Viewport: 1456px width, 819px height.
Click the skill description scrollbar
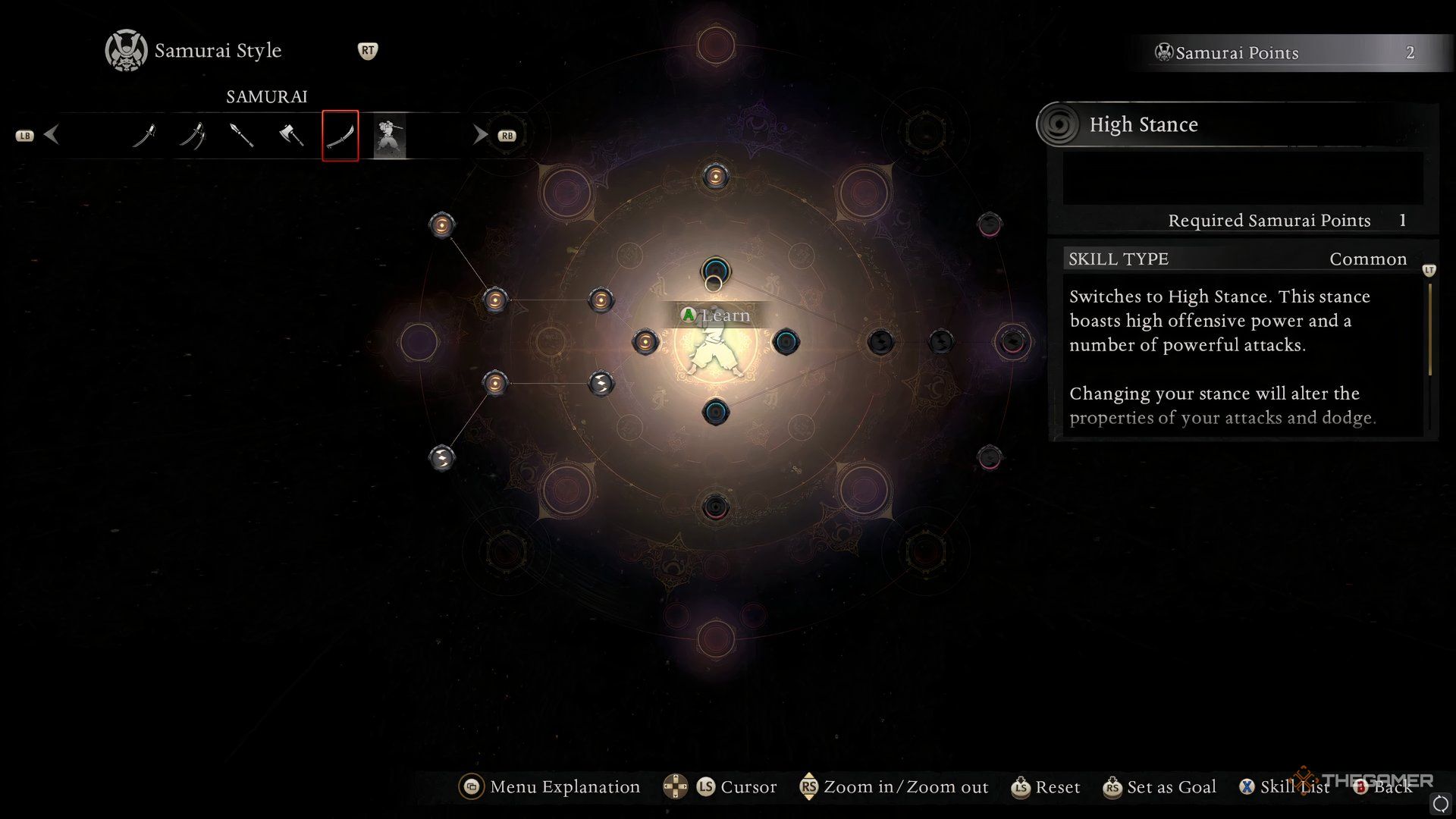click(1430, 330)
